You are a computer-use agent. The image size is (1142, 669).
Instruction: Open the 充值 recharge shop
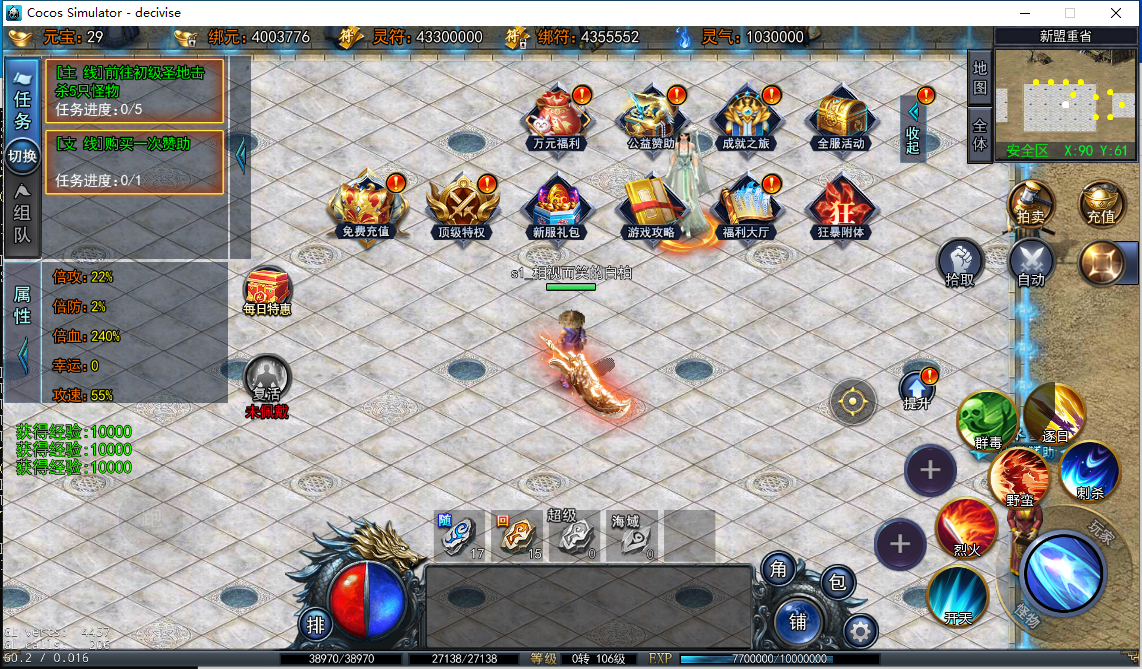click(x=1101, y=205)
